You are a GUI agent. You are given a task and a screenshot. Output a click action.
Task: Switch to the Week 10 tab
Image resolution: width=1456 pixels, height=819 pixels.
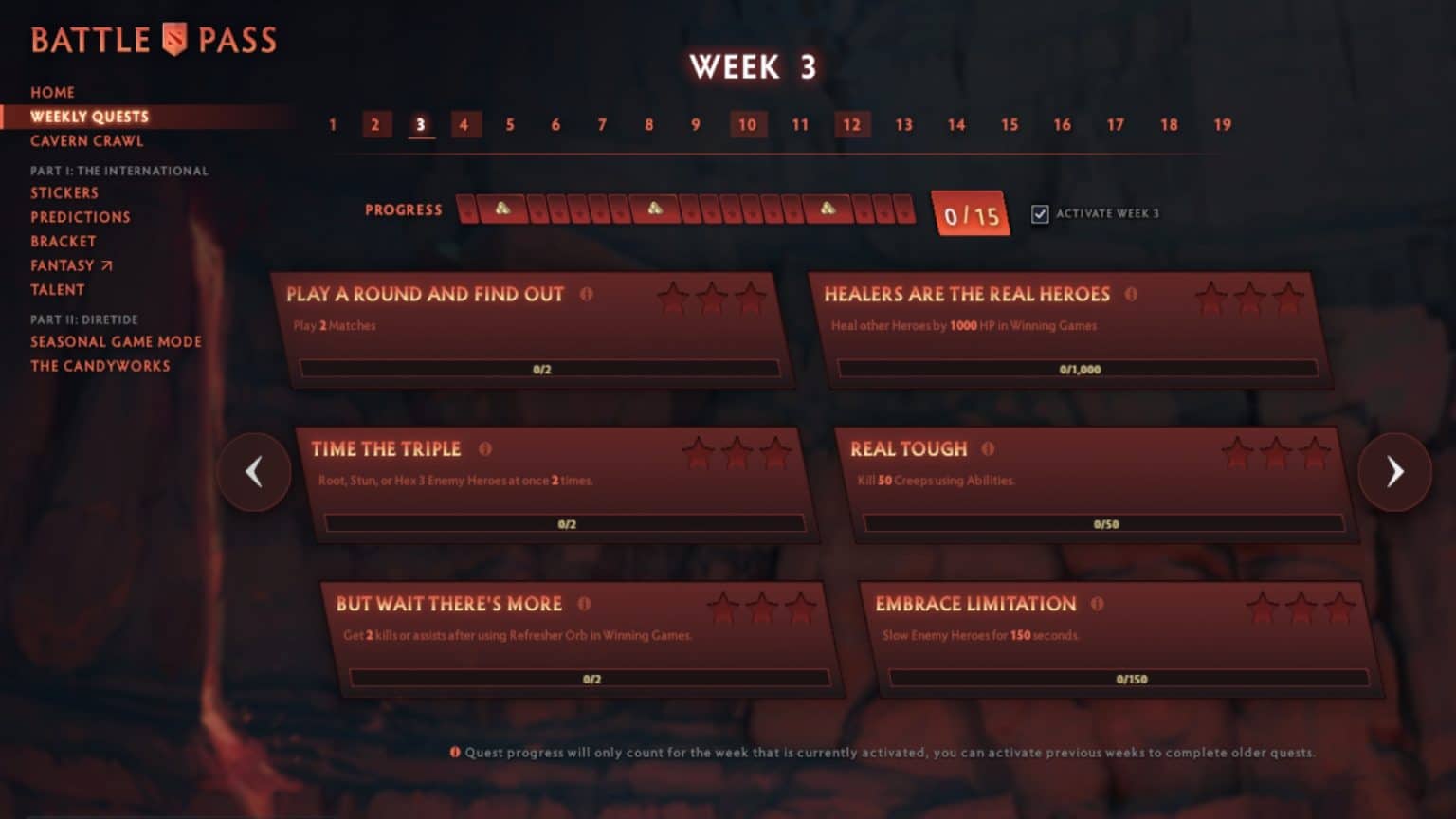click(748, 124)
